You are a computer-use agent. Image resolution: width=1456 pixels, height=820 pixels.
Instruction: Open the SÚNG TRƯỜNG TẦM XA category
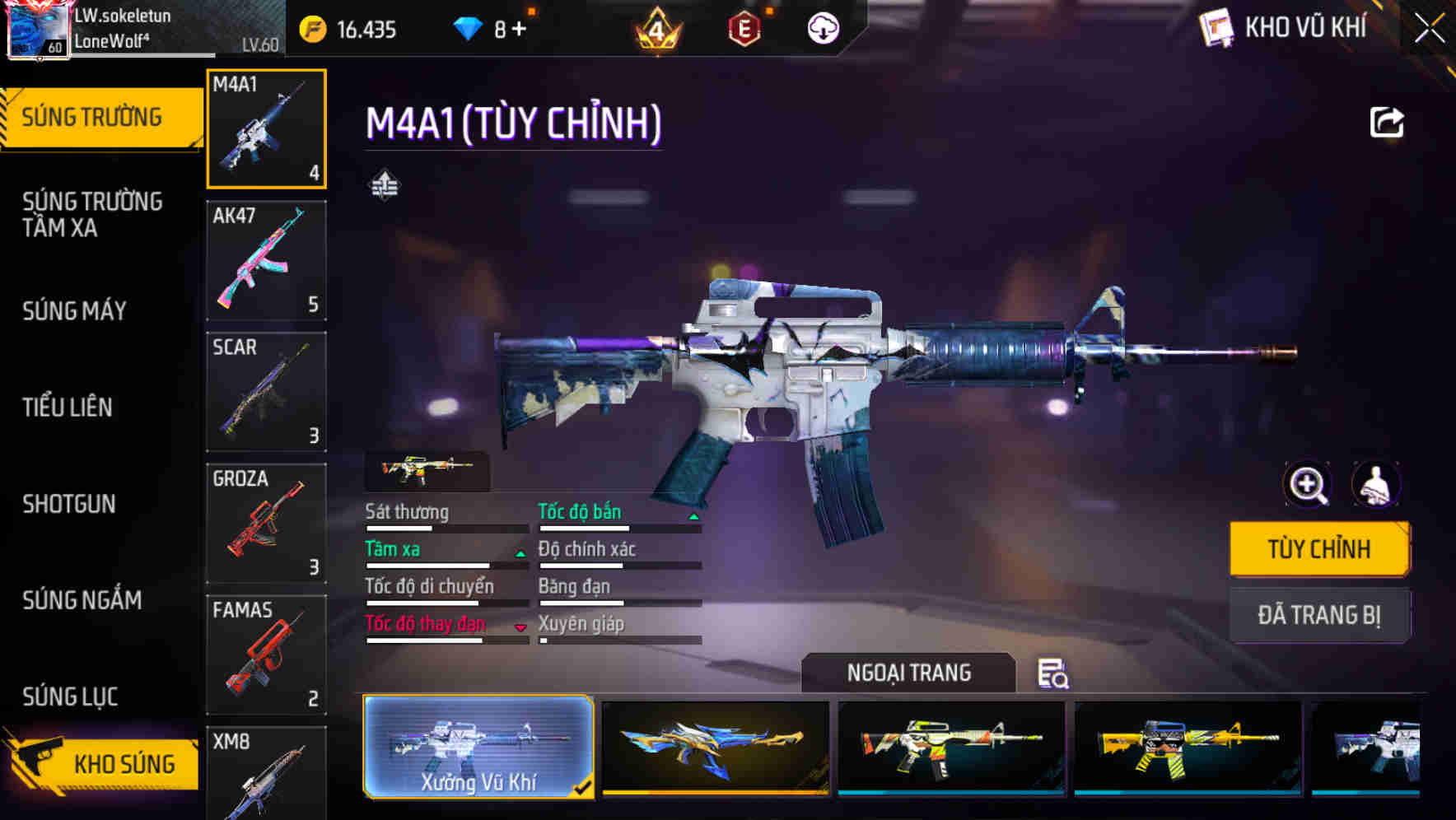pos(92,215)
